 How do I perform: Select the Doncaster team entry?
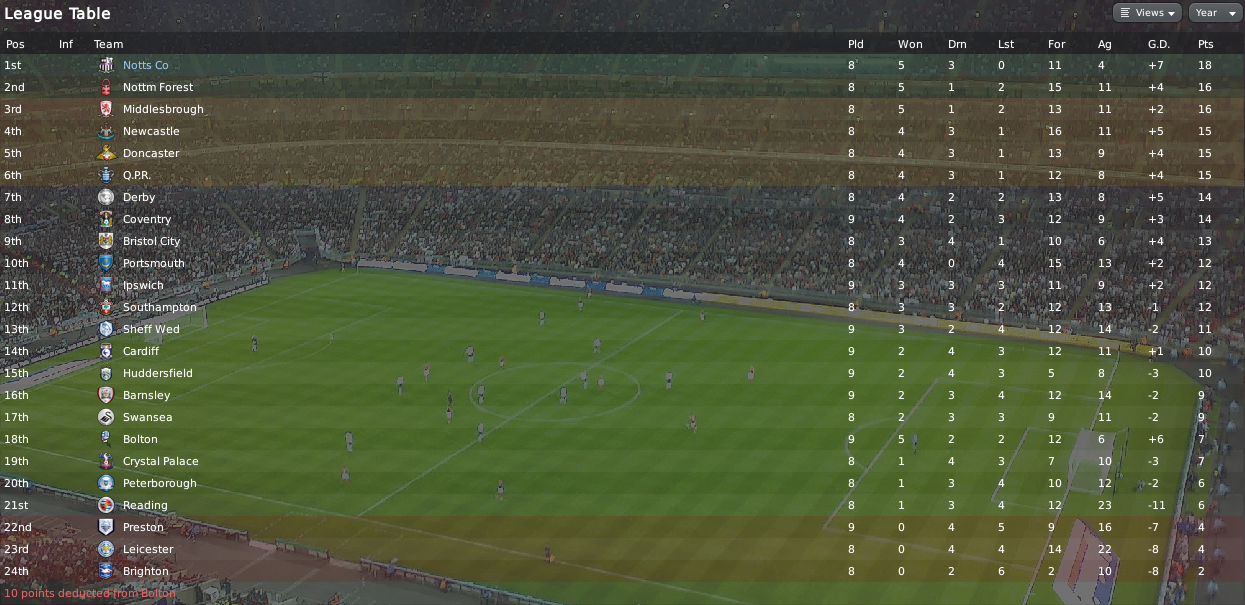pos(151,153)
